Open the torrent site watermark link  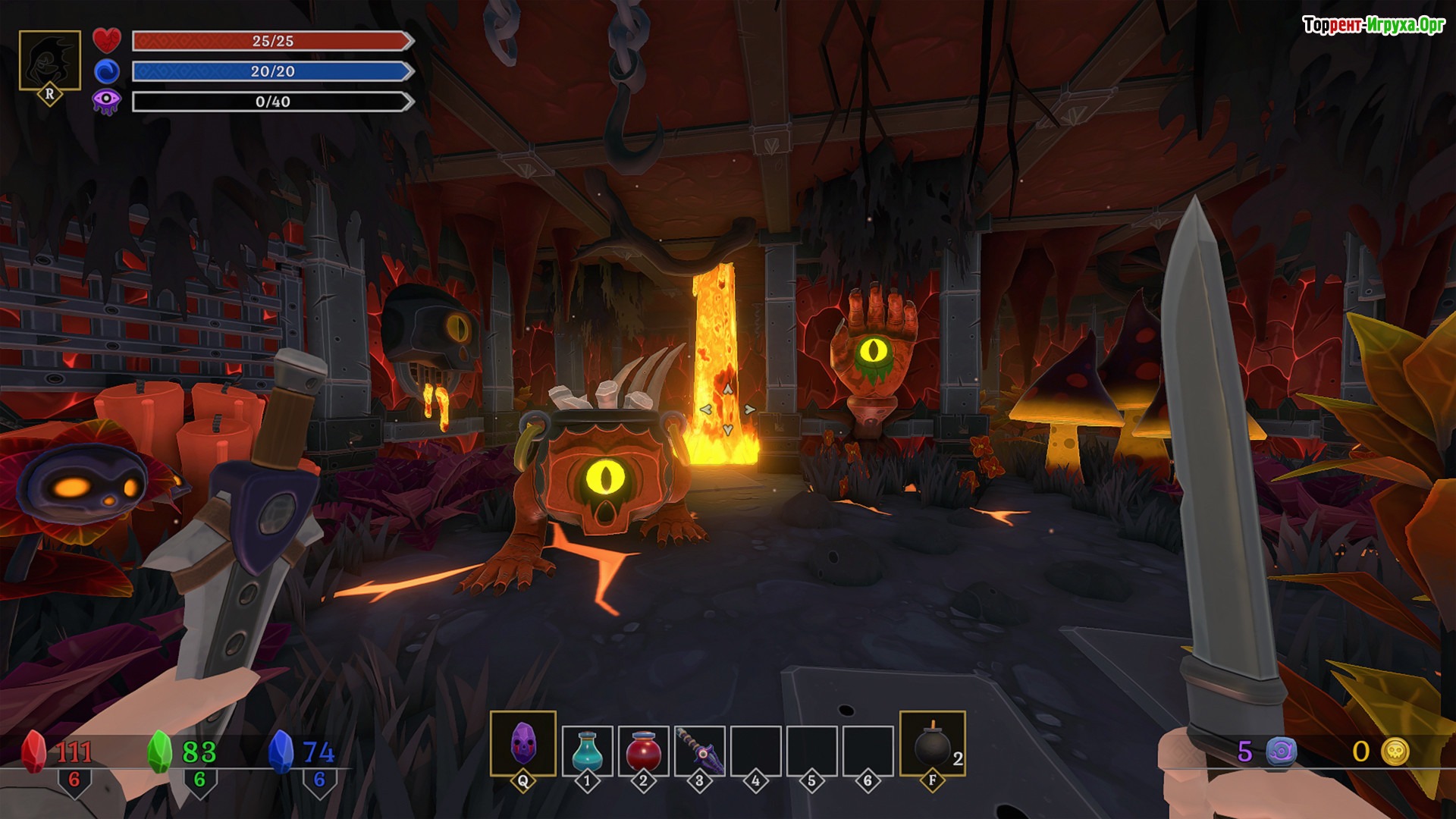pyautogui.click(x=1373, y=25)
